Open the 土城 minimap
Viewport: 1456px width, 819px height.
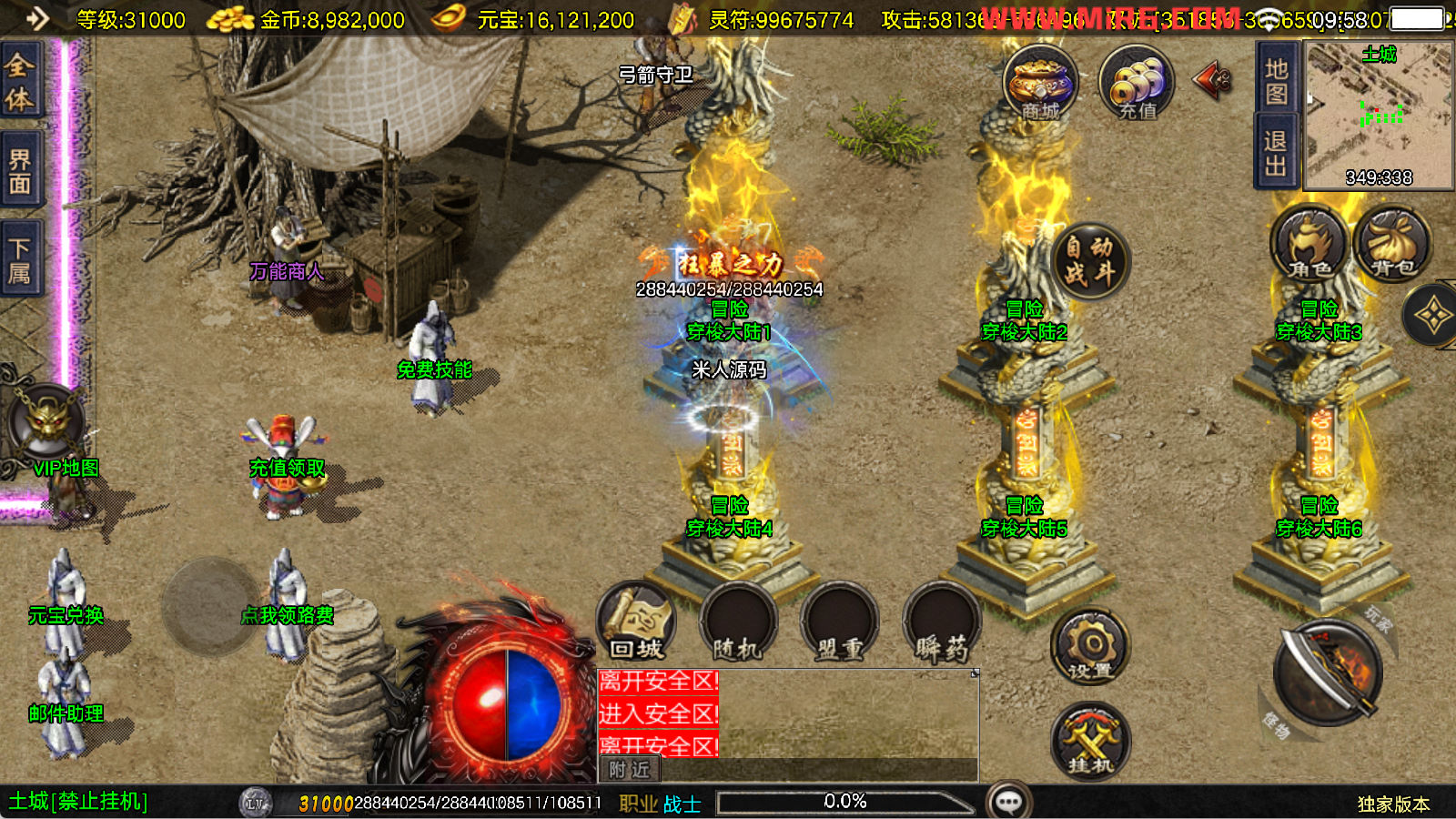coord(1379,115)
